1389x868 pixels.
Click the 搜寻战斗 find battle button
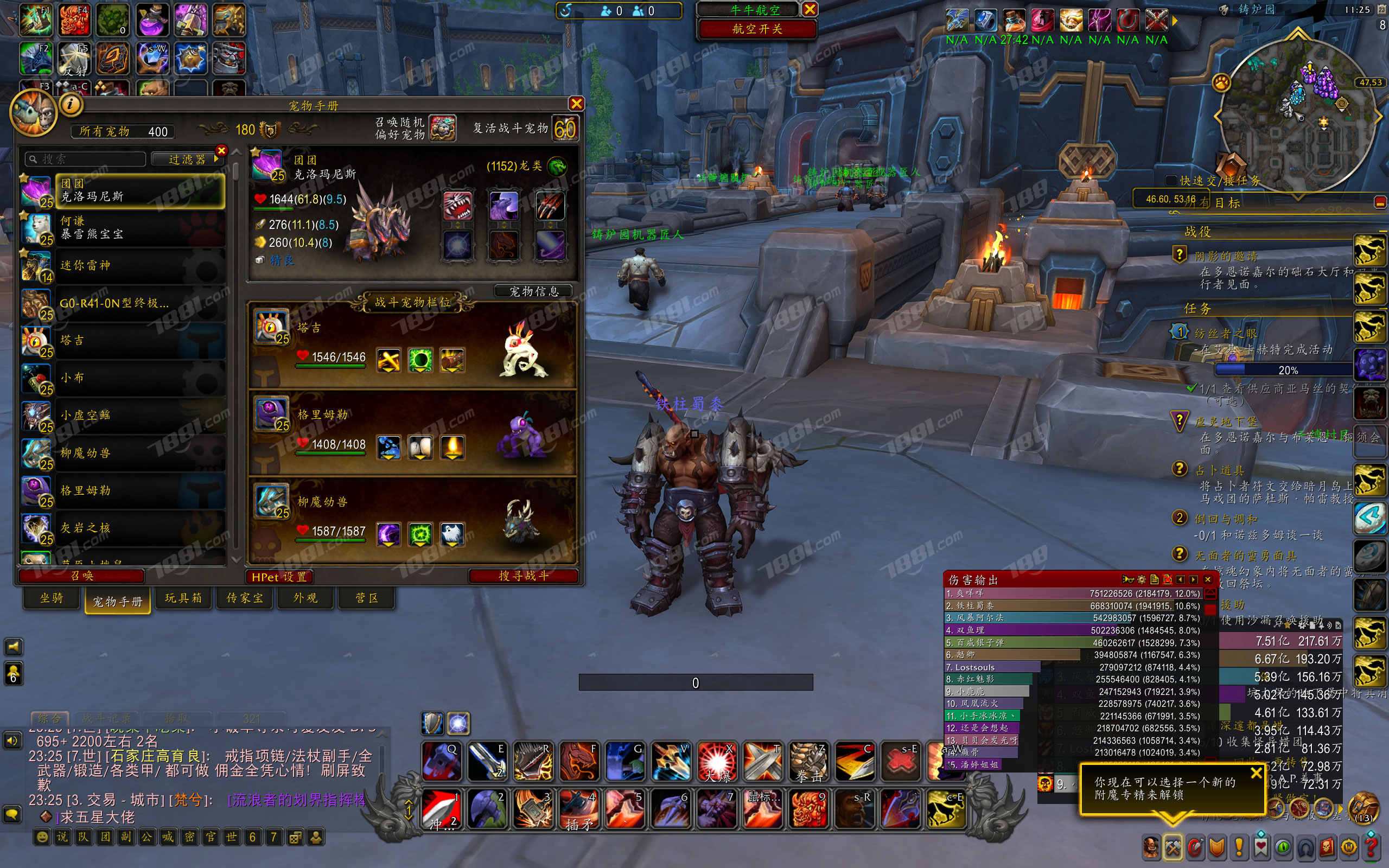tap(523, 576)
